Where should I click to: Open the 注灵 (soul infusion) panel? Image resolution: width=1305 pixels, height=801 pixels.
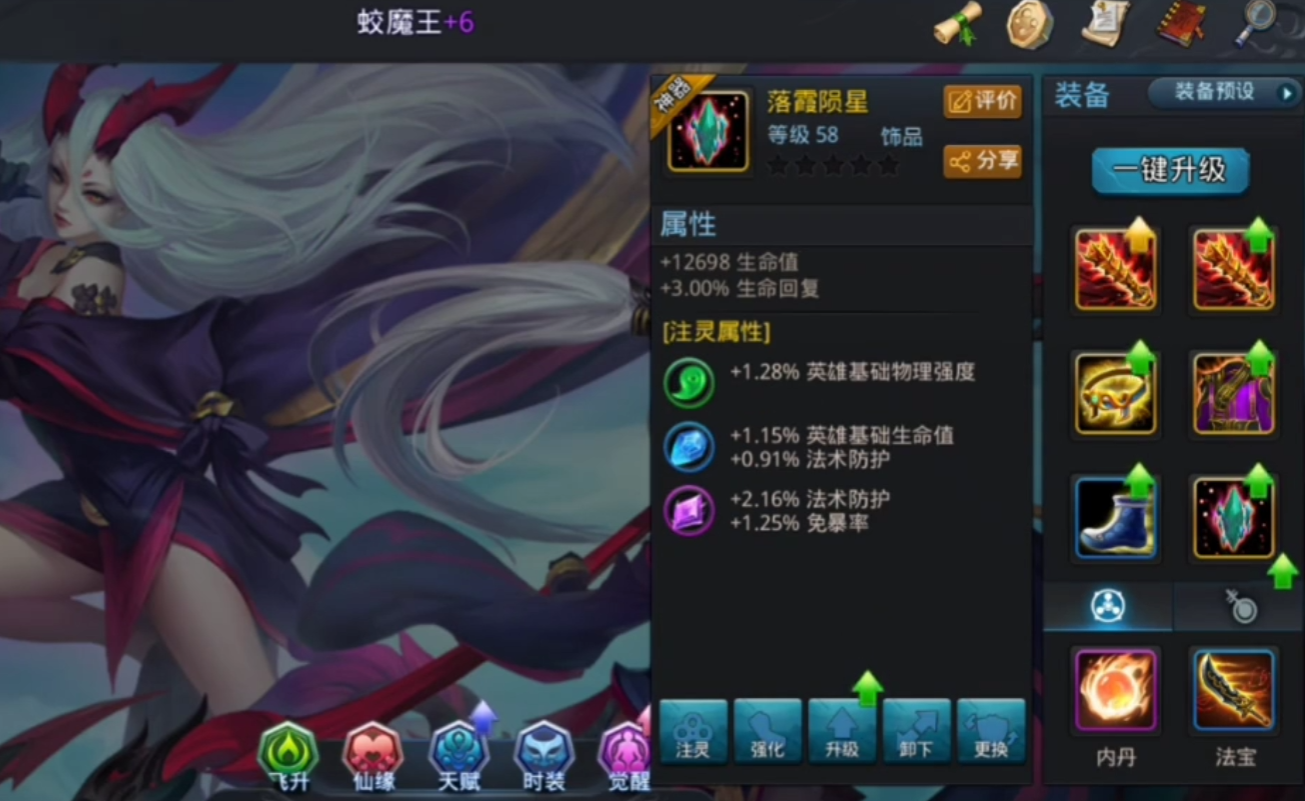[693, 732]
